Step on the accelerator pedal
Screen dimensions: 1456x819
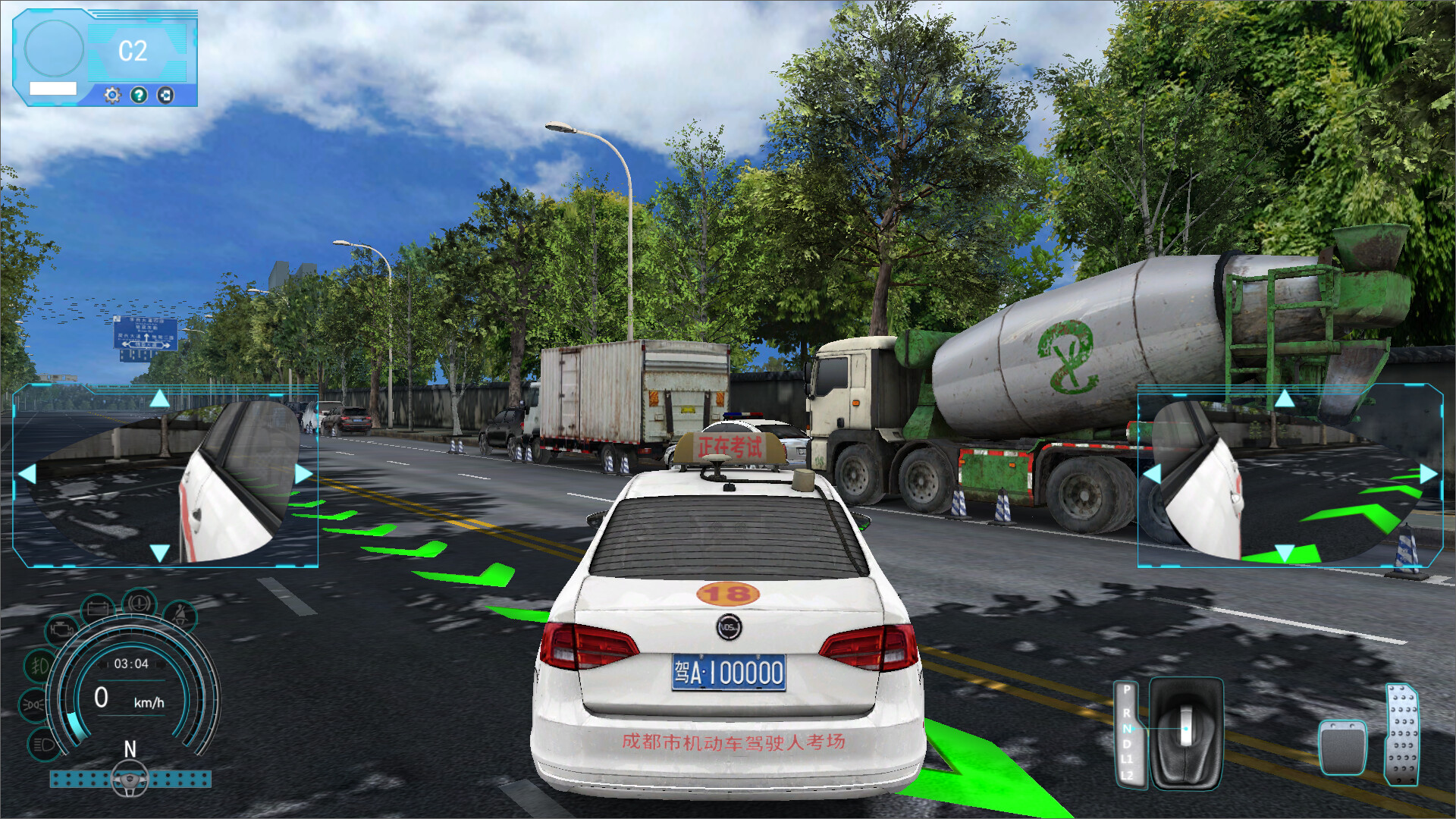(1401, 734)
